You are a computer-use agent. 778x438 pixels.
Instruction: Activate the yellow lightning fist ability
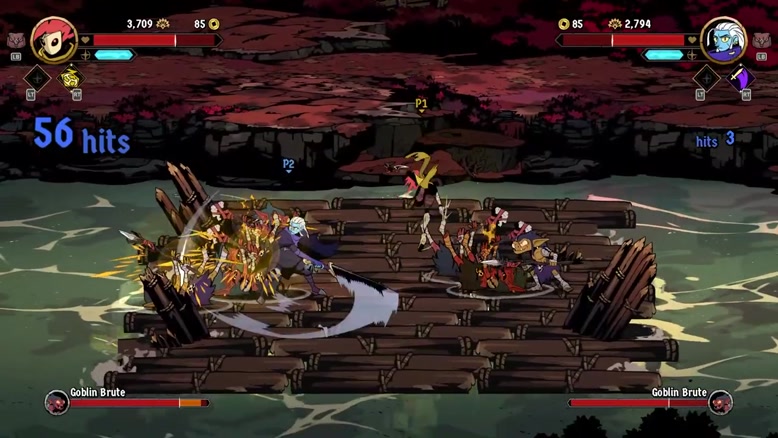coord(73,77)
